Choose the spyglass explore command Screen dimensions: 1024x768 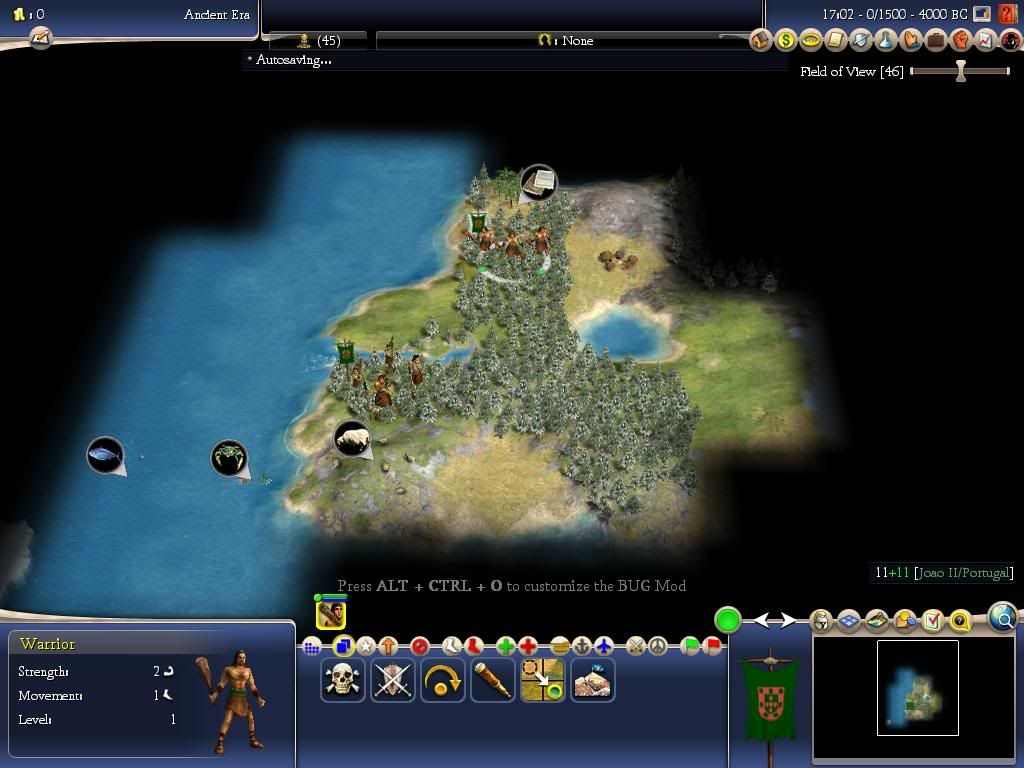(493, 680)
